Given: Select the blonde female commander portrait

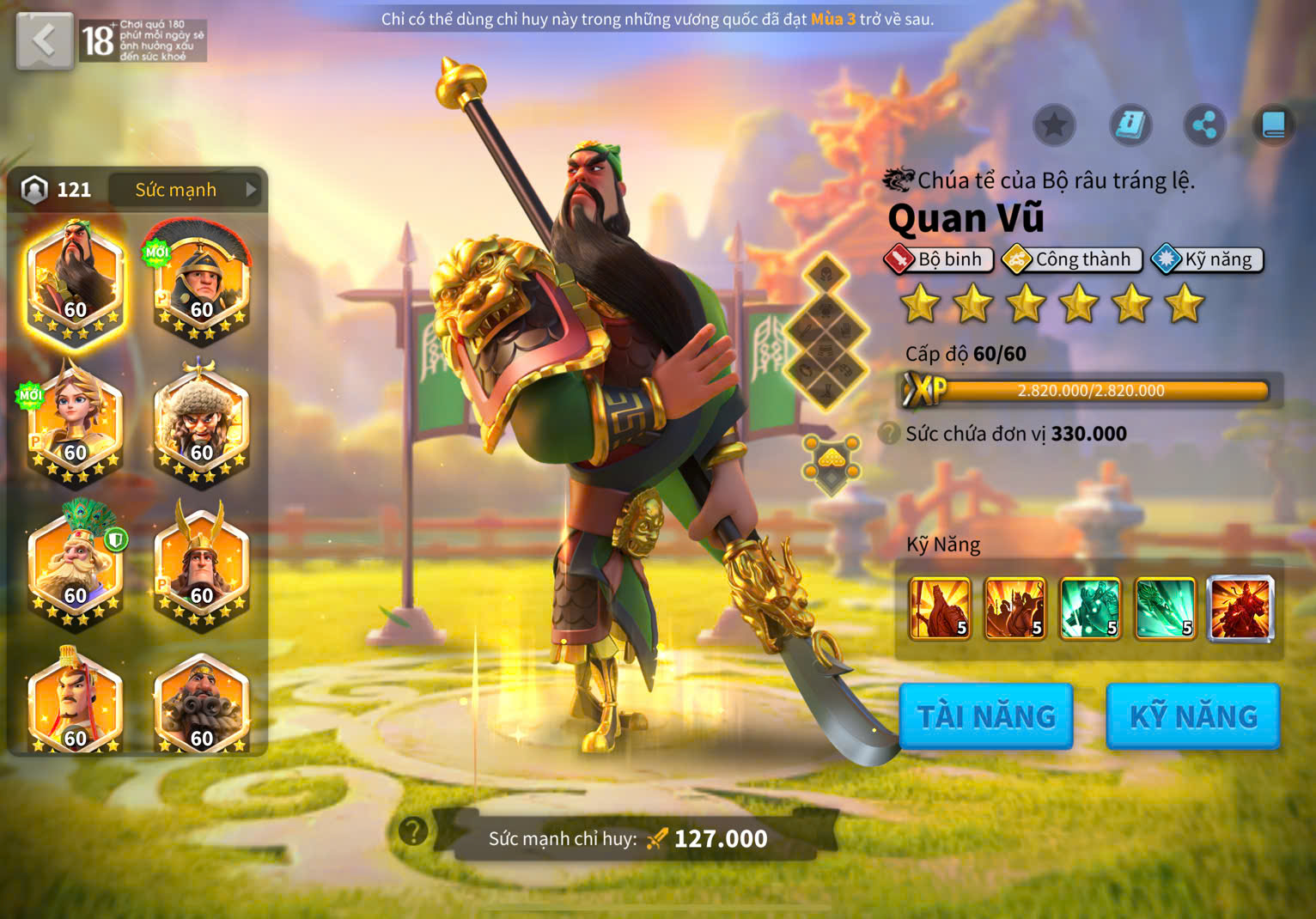Looking at the screenshot, I should (x=76, y=423).
